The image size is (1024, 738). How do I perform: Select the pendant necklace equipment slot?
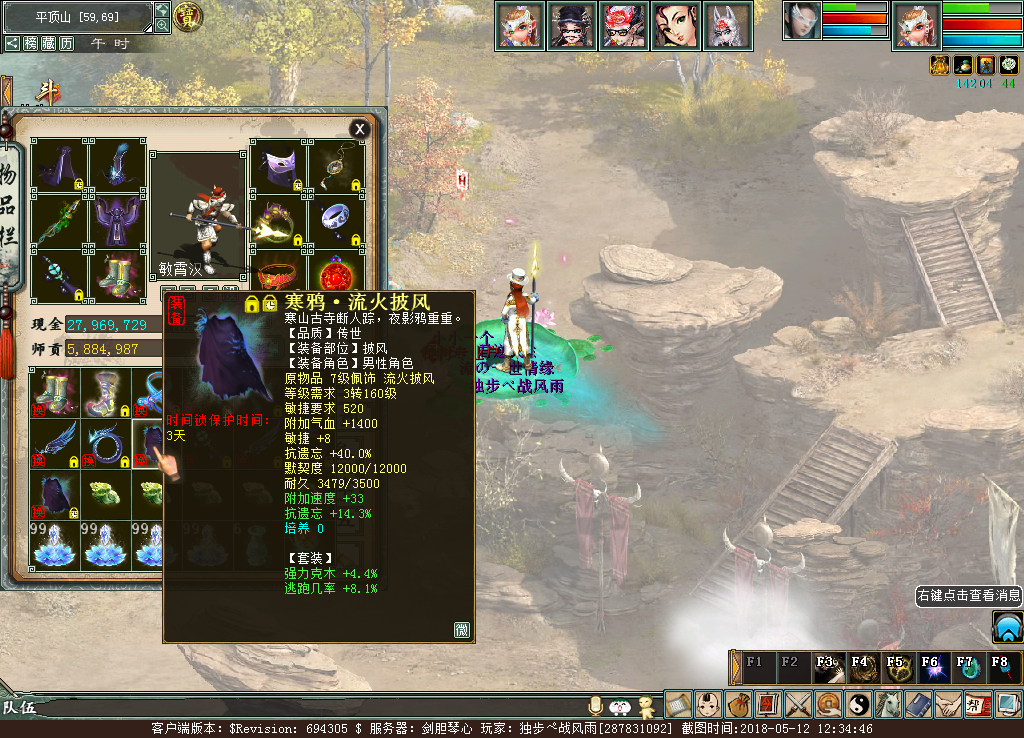pos(336,167)
